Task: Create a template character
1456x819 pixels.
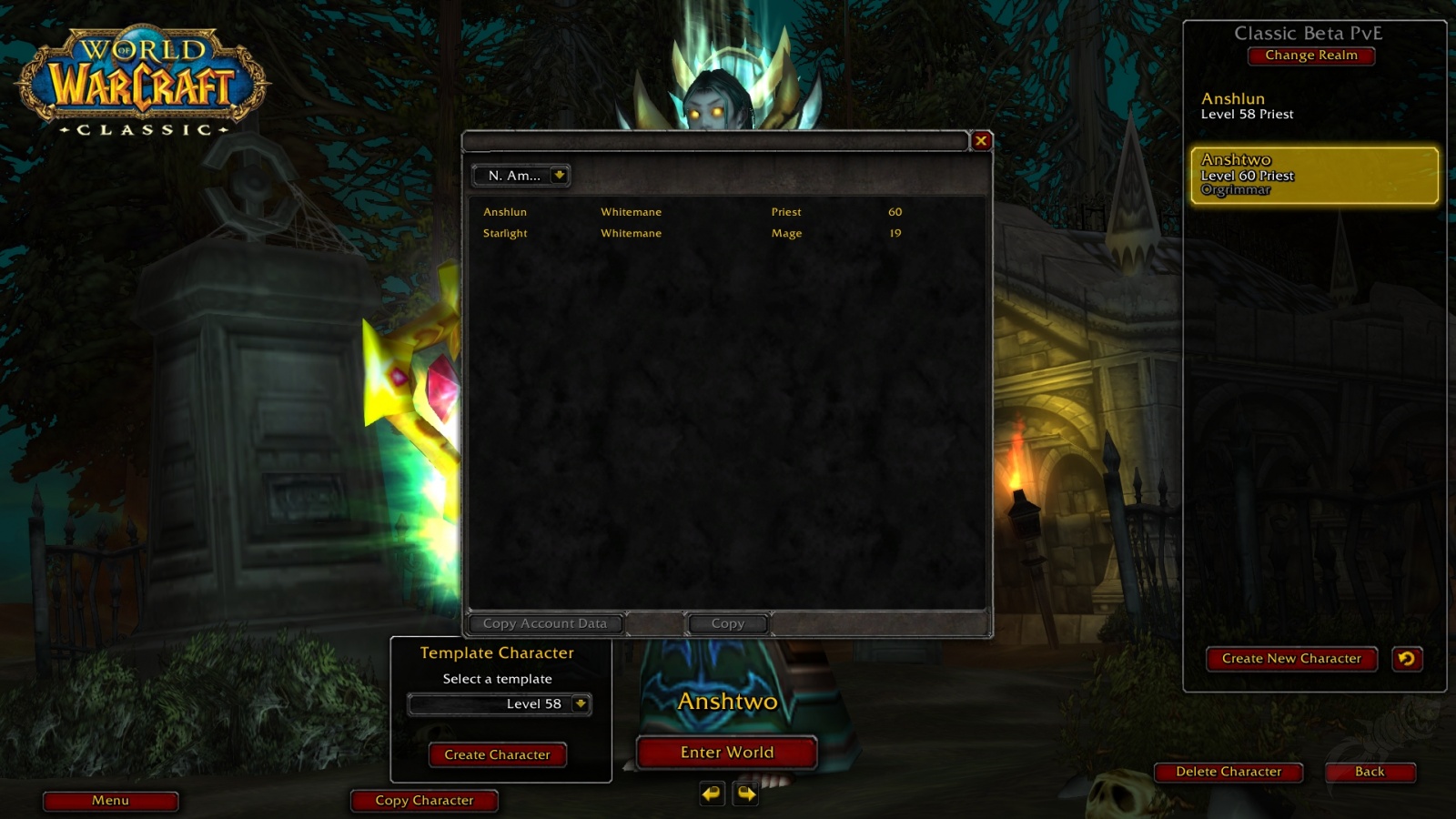Action: click(x=497, y=754)
